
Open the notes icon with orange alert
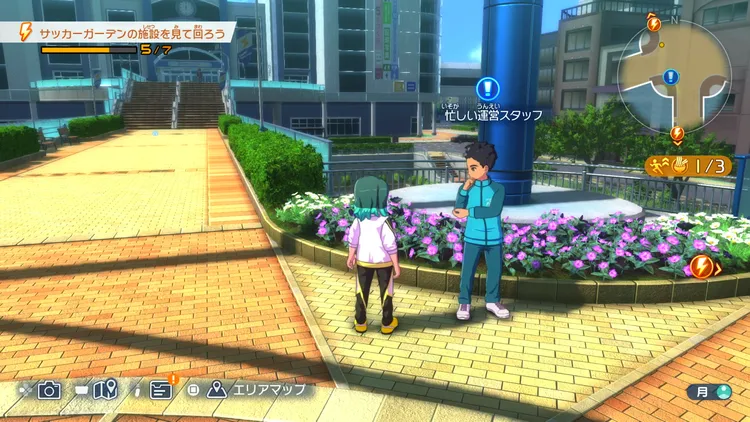(x=162, y=389)
